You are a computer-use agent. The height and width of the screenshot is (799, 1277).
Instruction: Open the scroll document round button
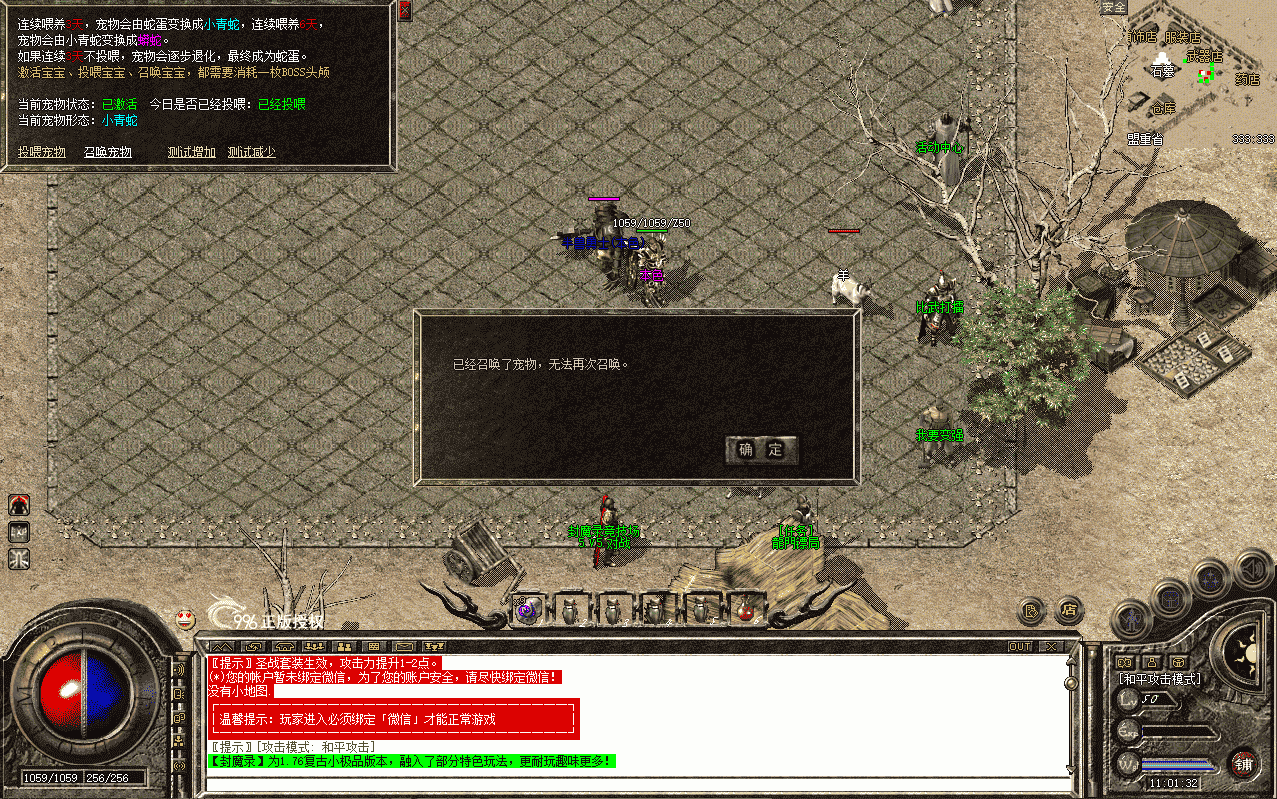[1032, 608]
